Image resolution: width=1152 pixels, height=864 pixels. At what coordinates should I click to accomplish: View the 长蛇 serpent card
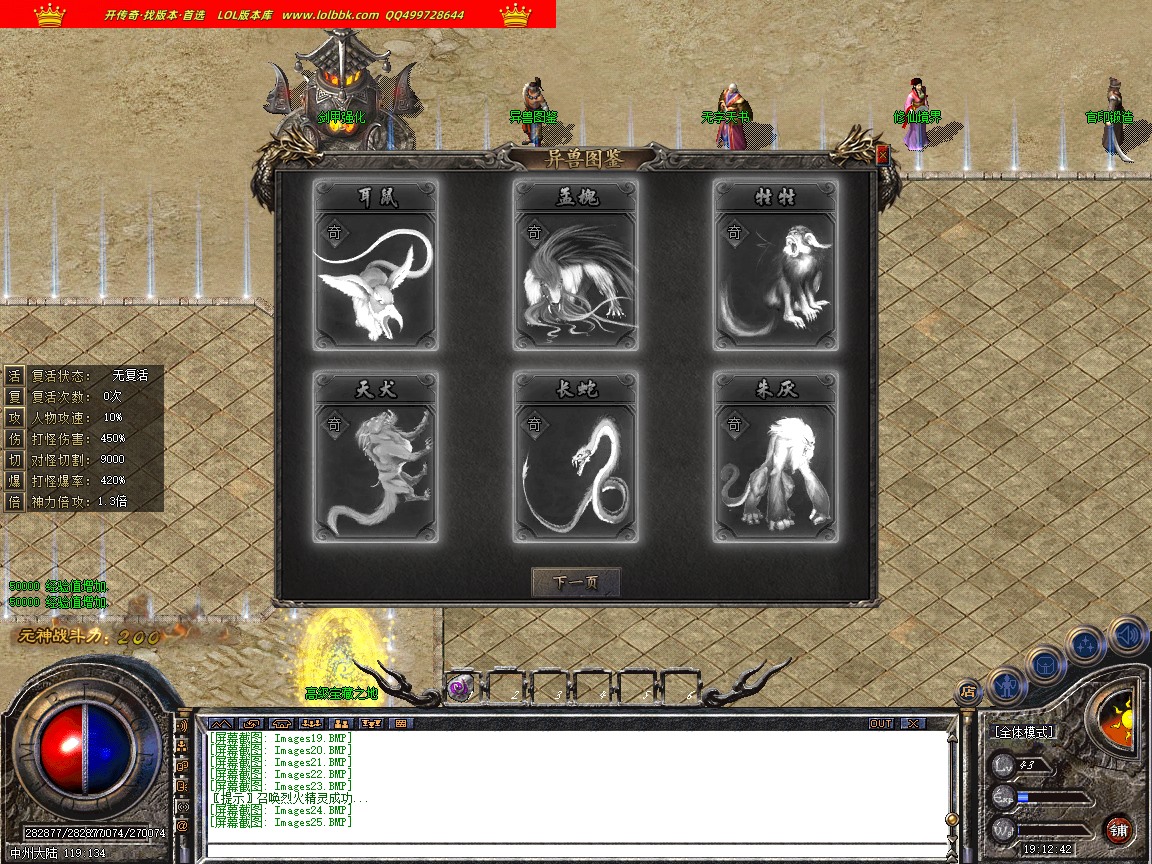tap(576, 458)
